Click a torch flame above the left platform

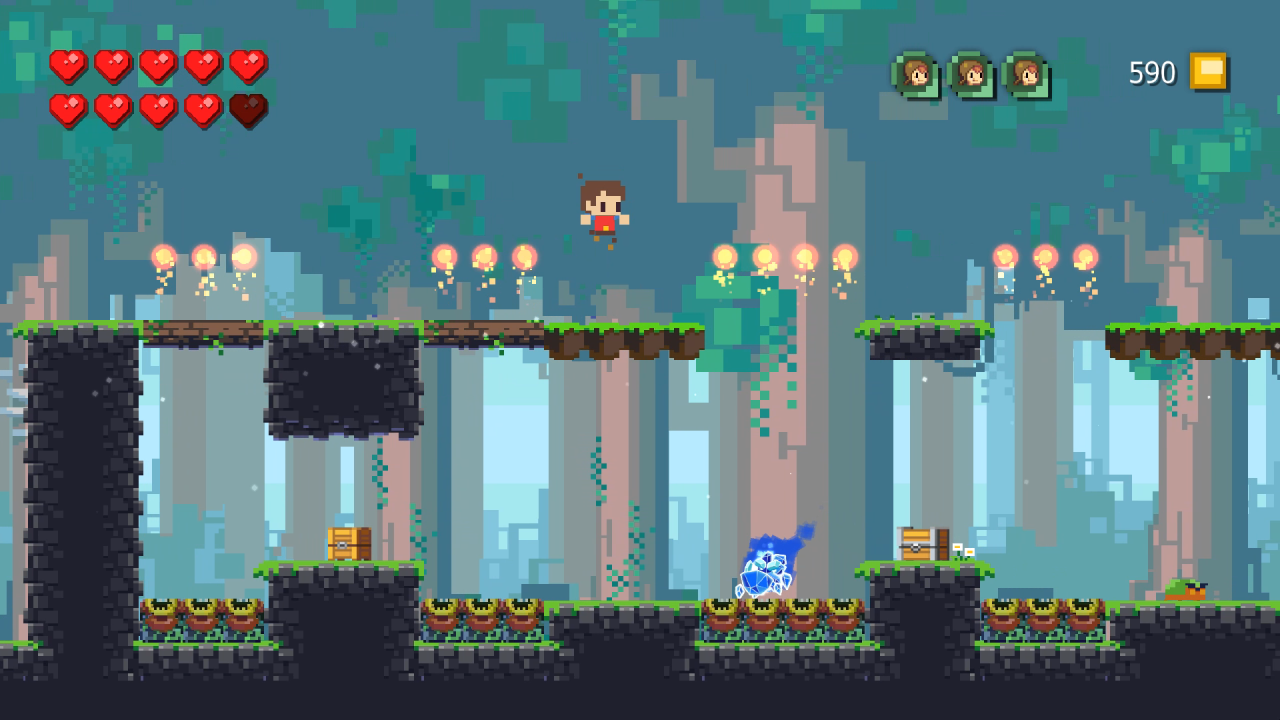pos(203,258)
